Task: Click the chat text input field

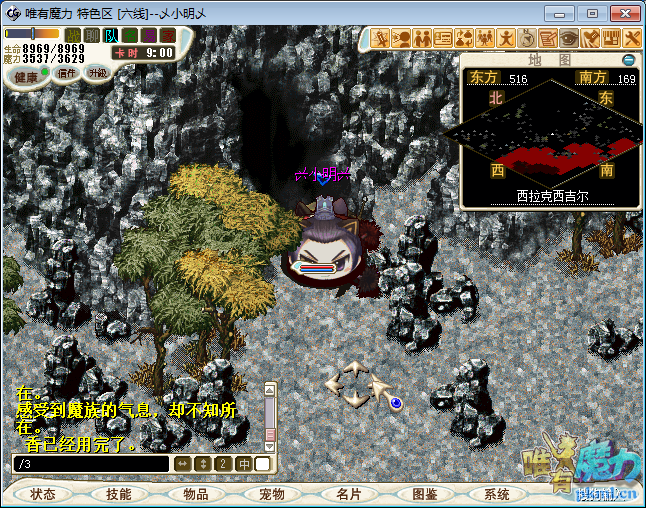Action: tap(90, 464)
